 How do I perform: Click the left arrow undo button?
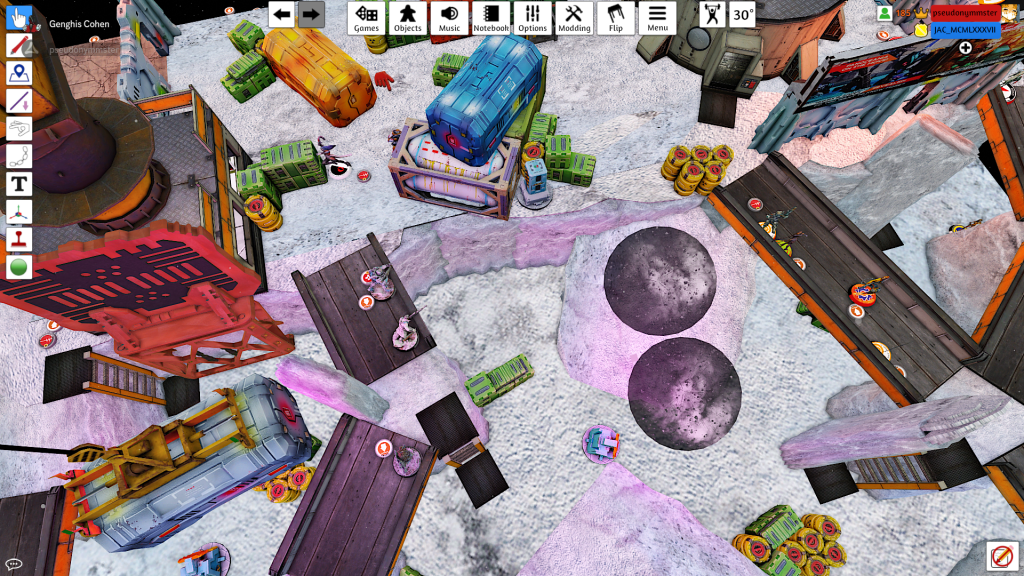pos(282,14)
